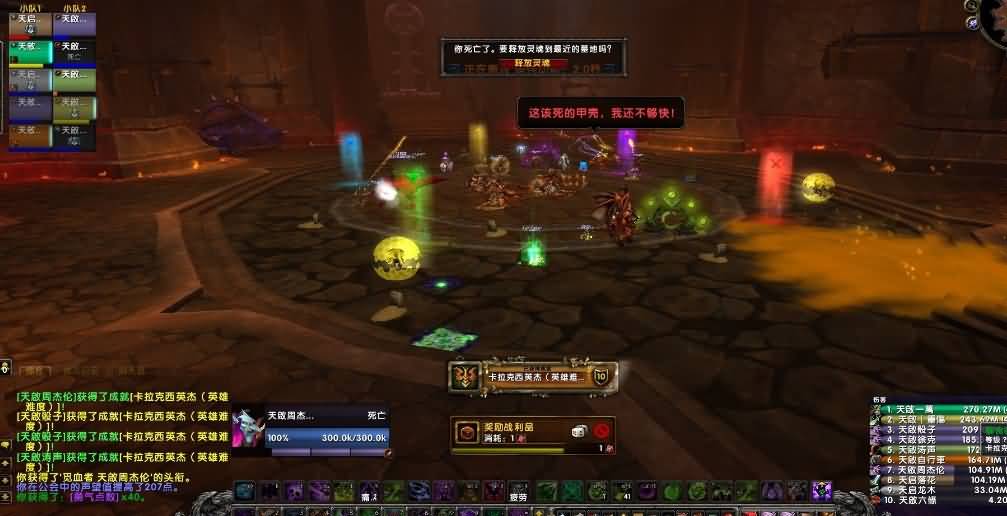This screenshot has height=516, width=1007.
Task: Select the top purple raid frame in group 2
Action: pyautogui.click(x=76, y=24)
